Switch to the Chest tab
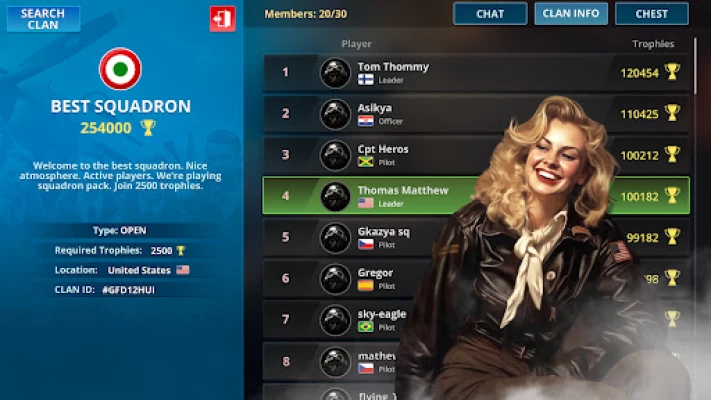 651,14
